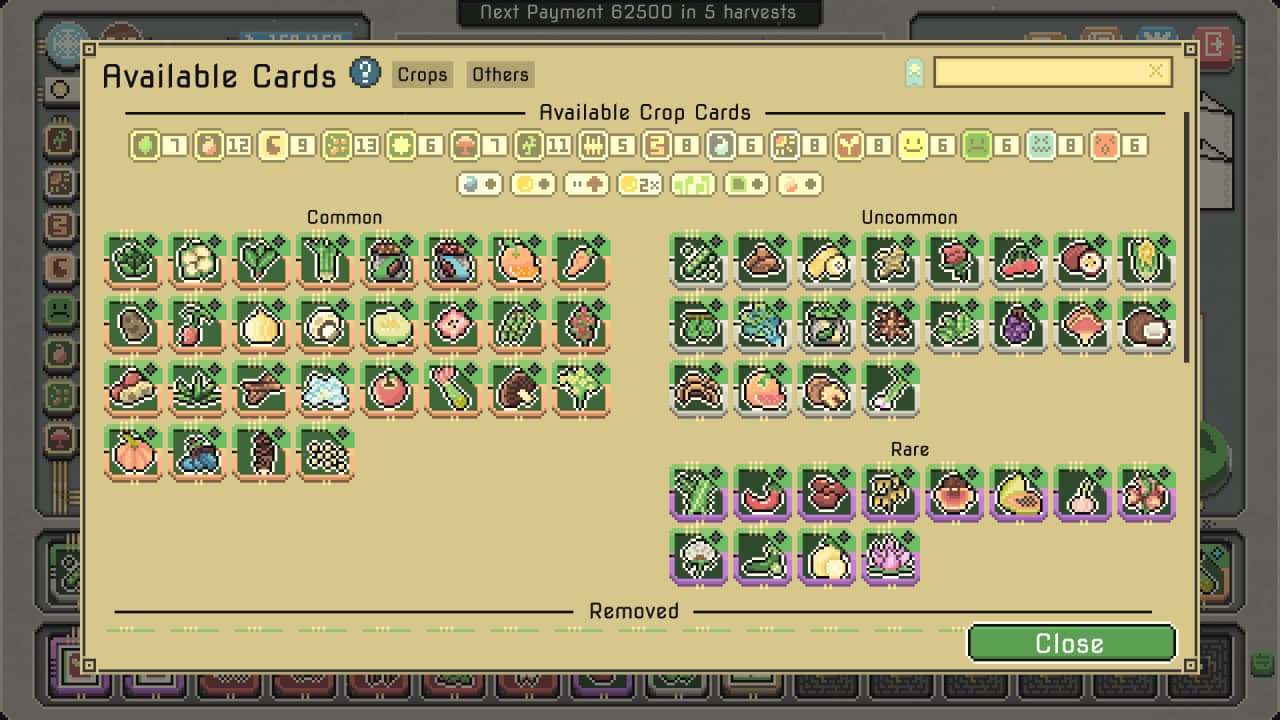Pick the pumpkin crop card
This screenshot has width=1280, height=720.
pyautogui.click(x=133, y=454)
